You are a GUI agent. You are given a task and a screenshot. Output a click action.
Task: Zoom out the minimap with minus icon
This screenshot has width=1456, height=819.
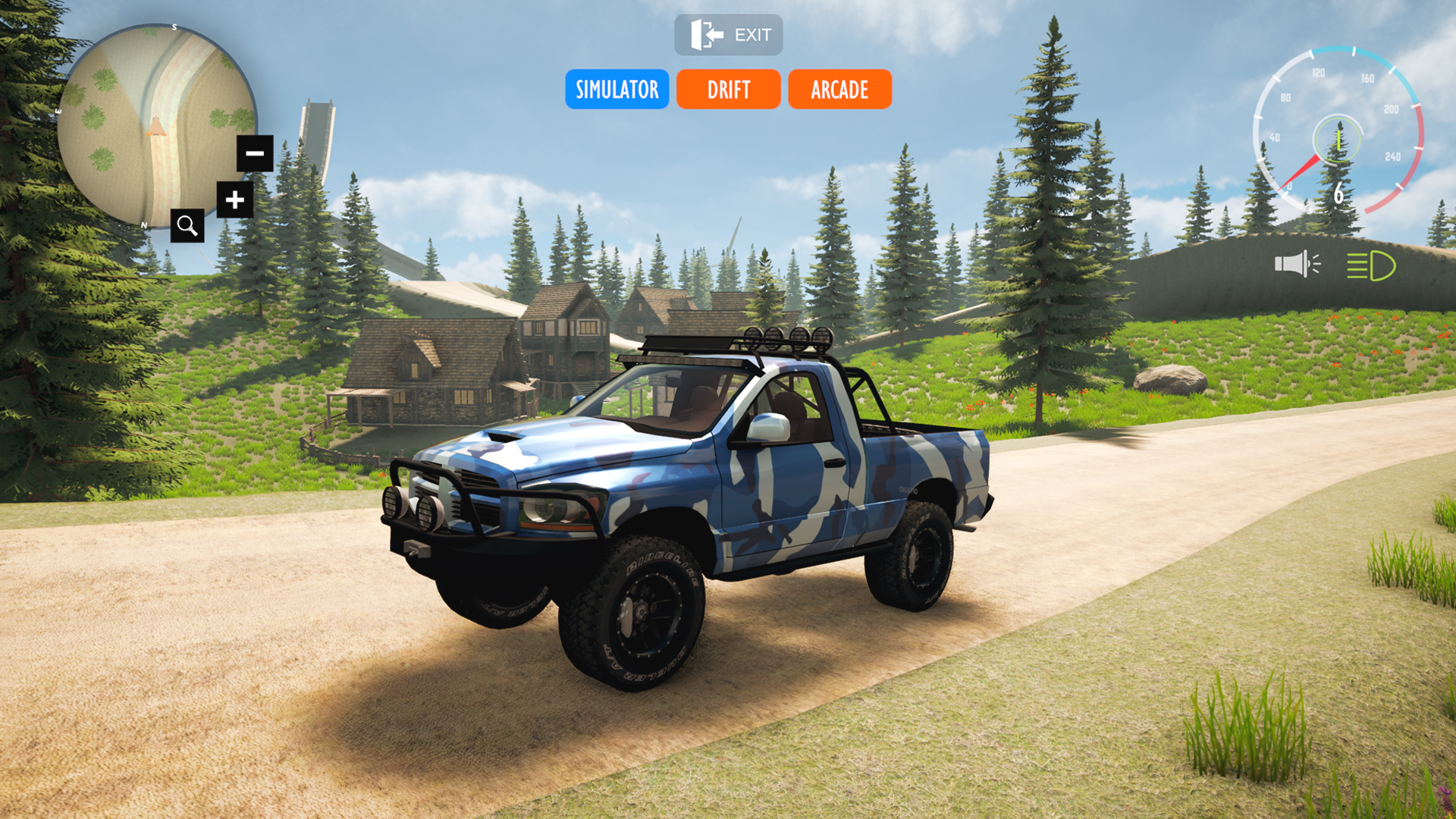point(253,153)
